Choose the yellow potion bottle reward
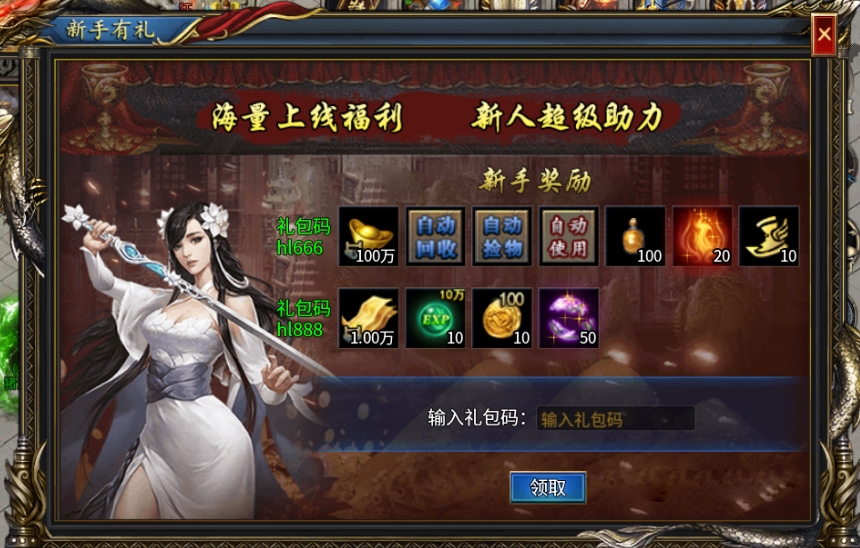860x548 pixels. click(635, 237)
